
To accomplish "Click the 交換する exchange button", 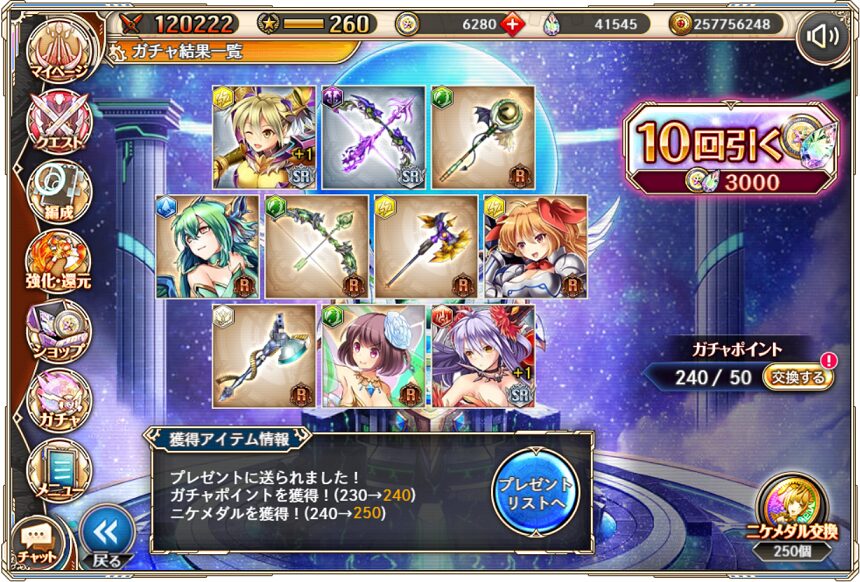I will coord(797,377).
